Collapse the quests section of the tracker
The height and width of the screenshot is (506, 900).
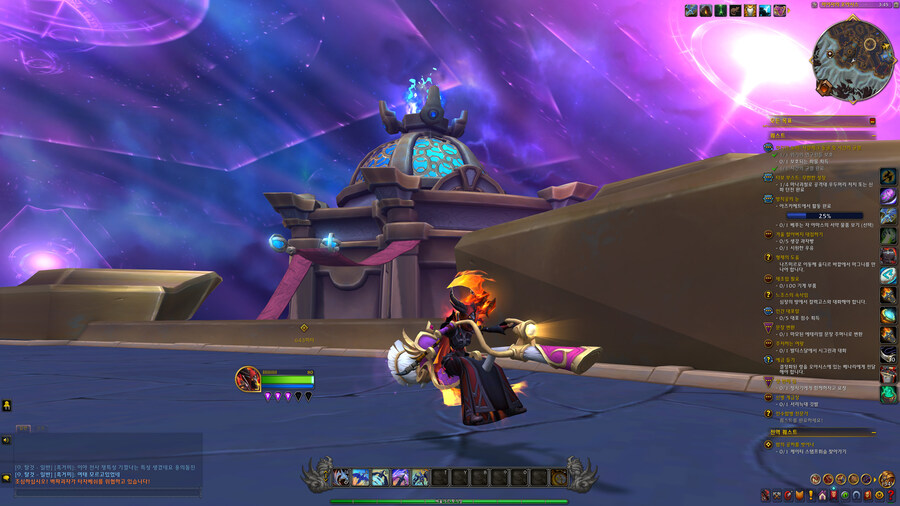click(872, 134)
